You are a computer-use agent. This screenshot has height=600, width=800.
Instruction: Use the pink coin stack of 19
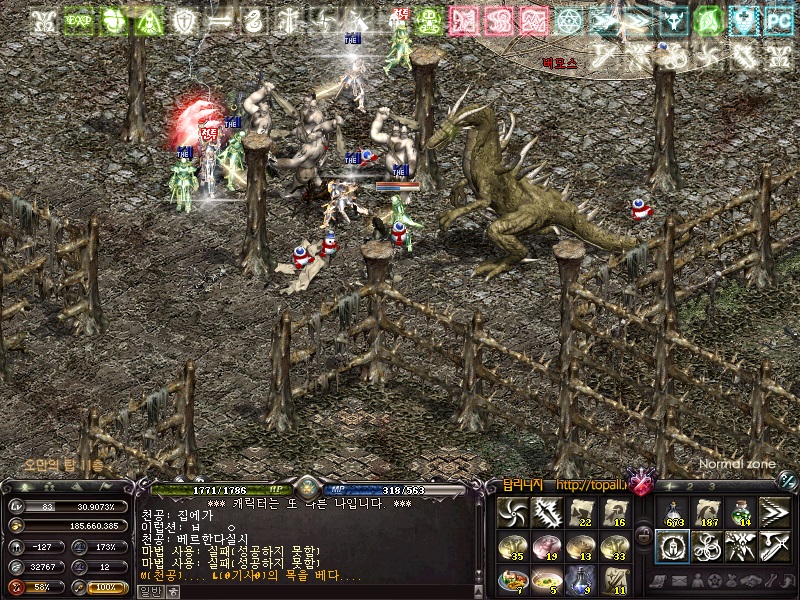[x=546, y=546]
